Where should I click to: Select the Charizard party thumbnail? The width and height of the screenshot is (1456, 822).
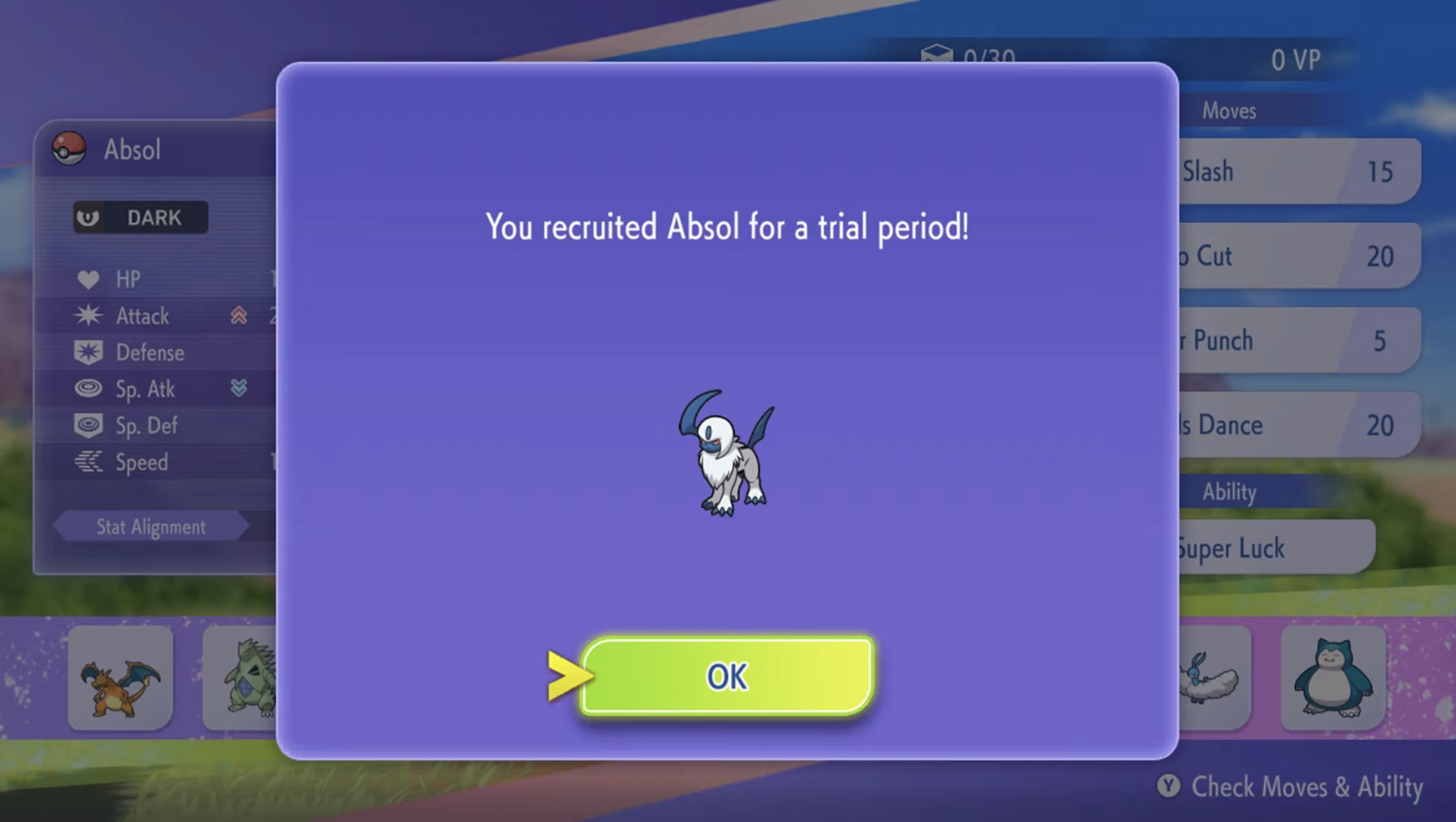coord(119,676)
